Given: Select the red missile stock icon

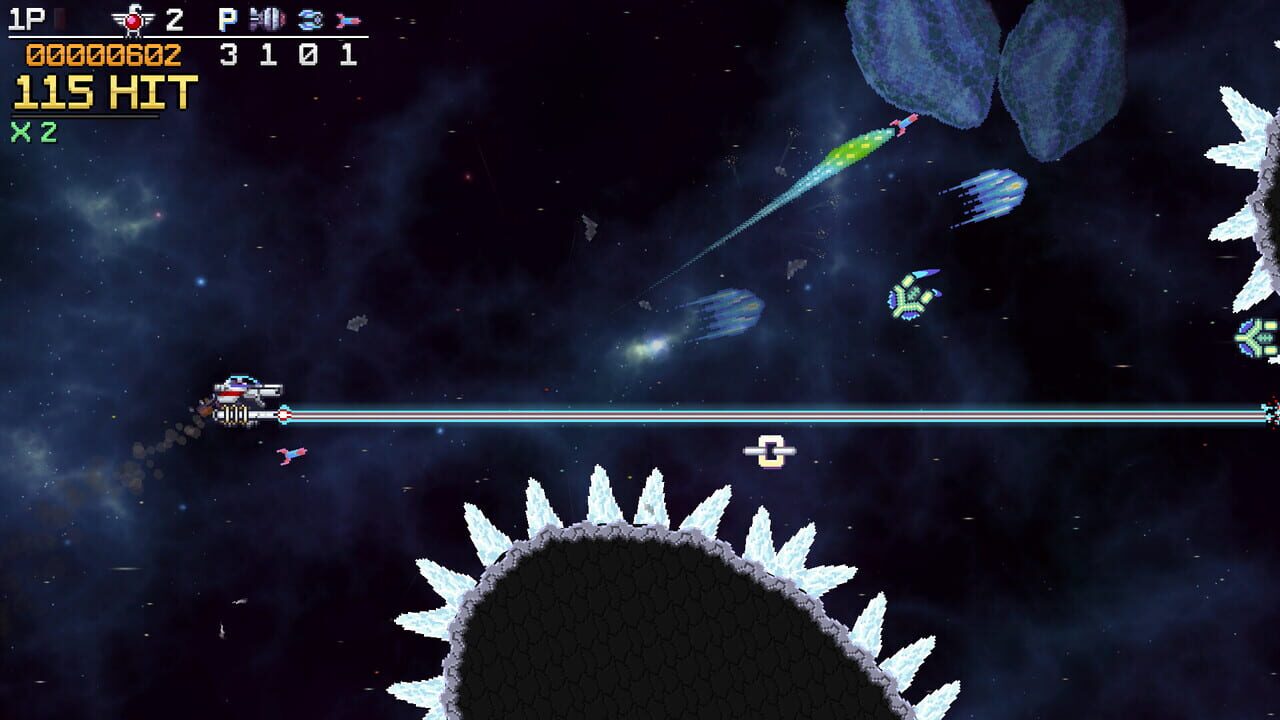Looking at the screenshot, I should click(x=350, y=20).
